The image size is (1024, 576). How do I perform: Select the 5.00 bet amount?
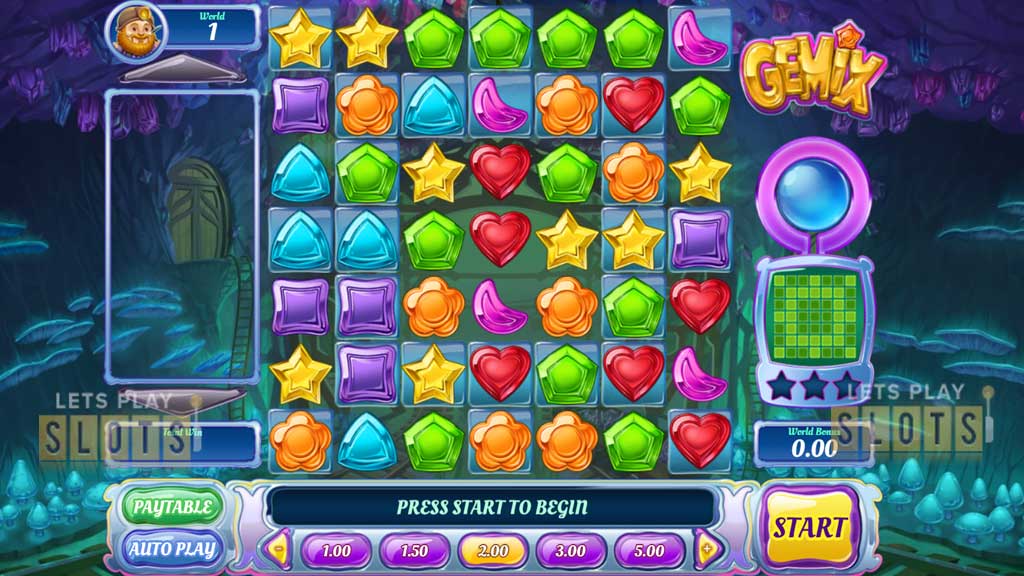(649, 551)
